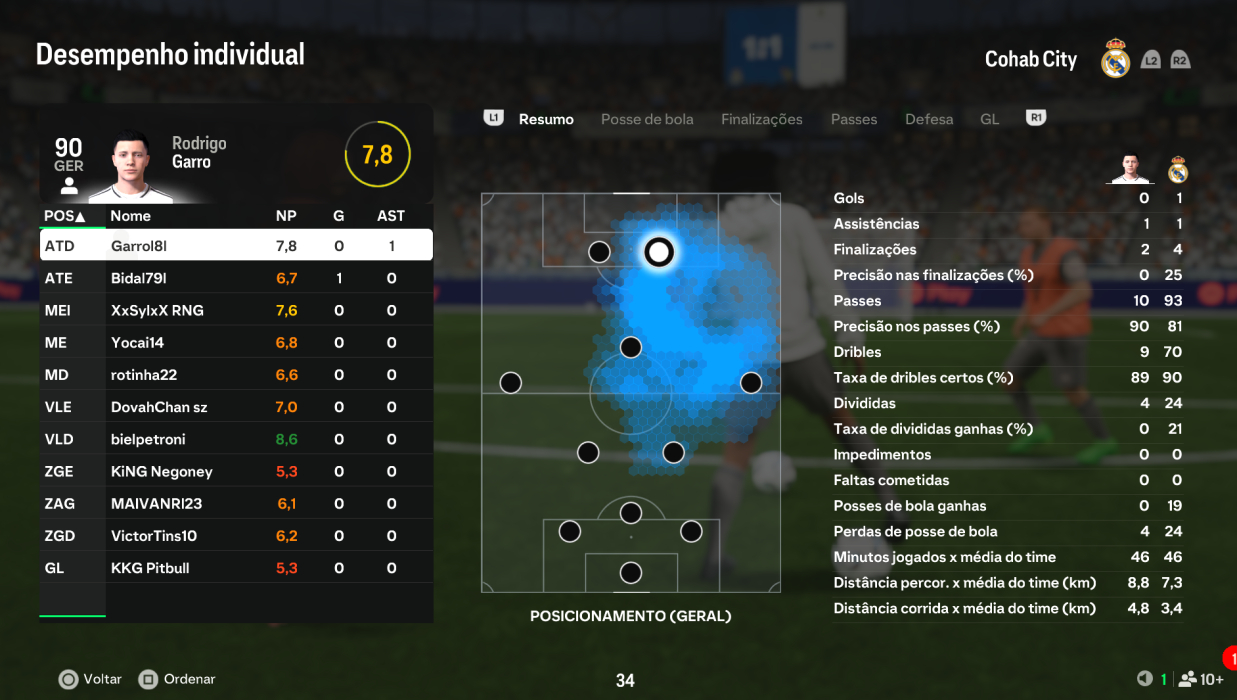The image size is (1237, 700).
Task: Select MAIVANRI23 in the list
Action: click(x=236, y=503)
